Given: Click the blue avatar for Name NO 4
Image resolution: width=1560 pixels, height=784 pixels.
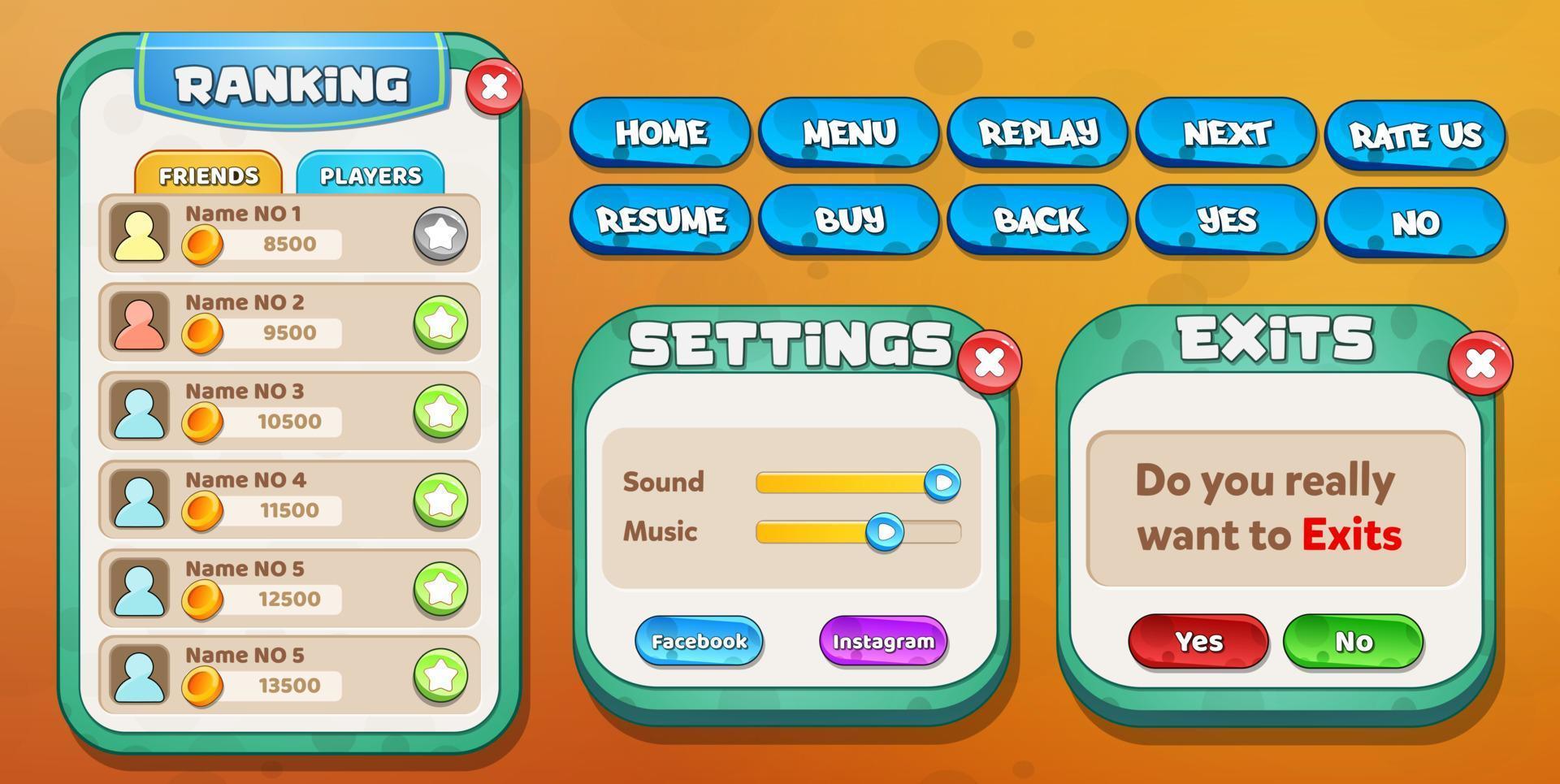Looking at the screenshot, I should tap(141, 500).
